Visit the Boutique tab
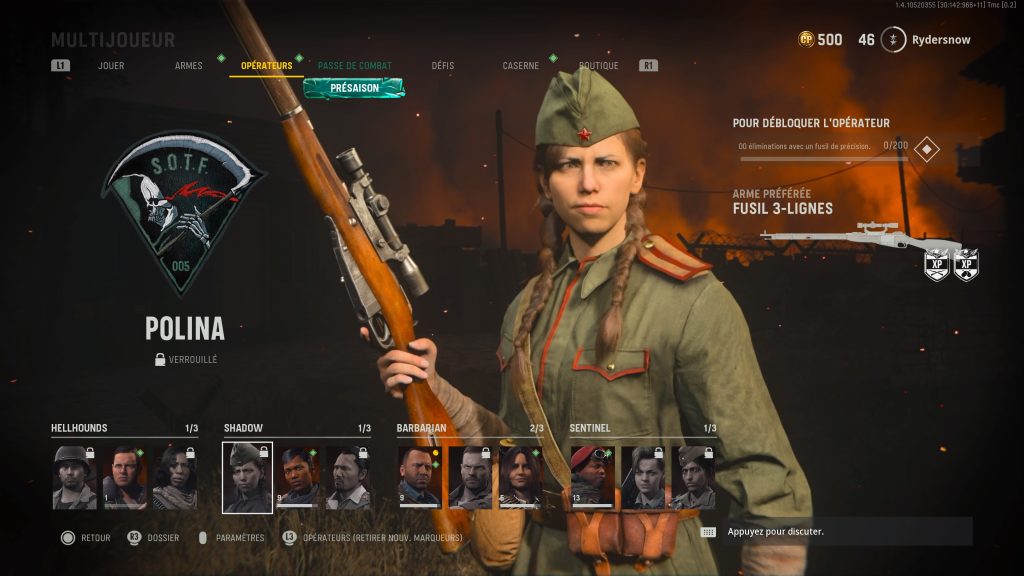This screenshot has height=576, width=1024. pyautogui.click(x=598, y=66)
